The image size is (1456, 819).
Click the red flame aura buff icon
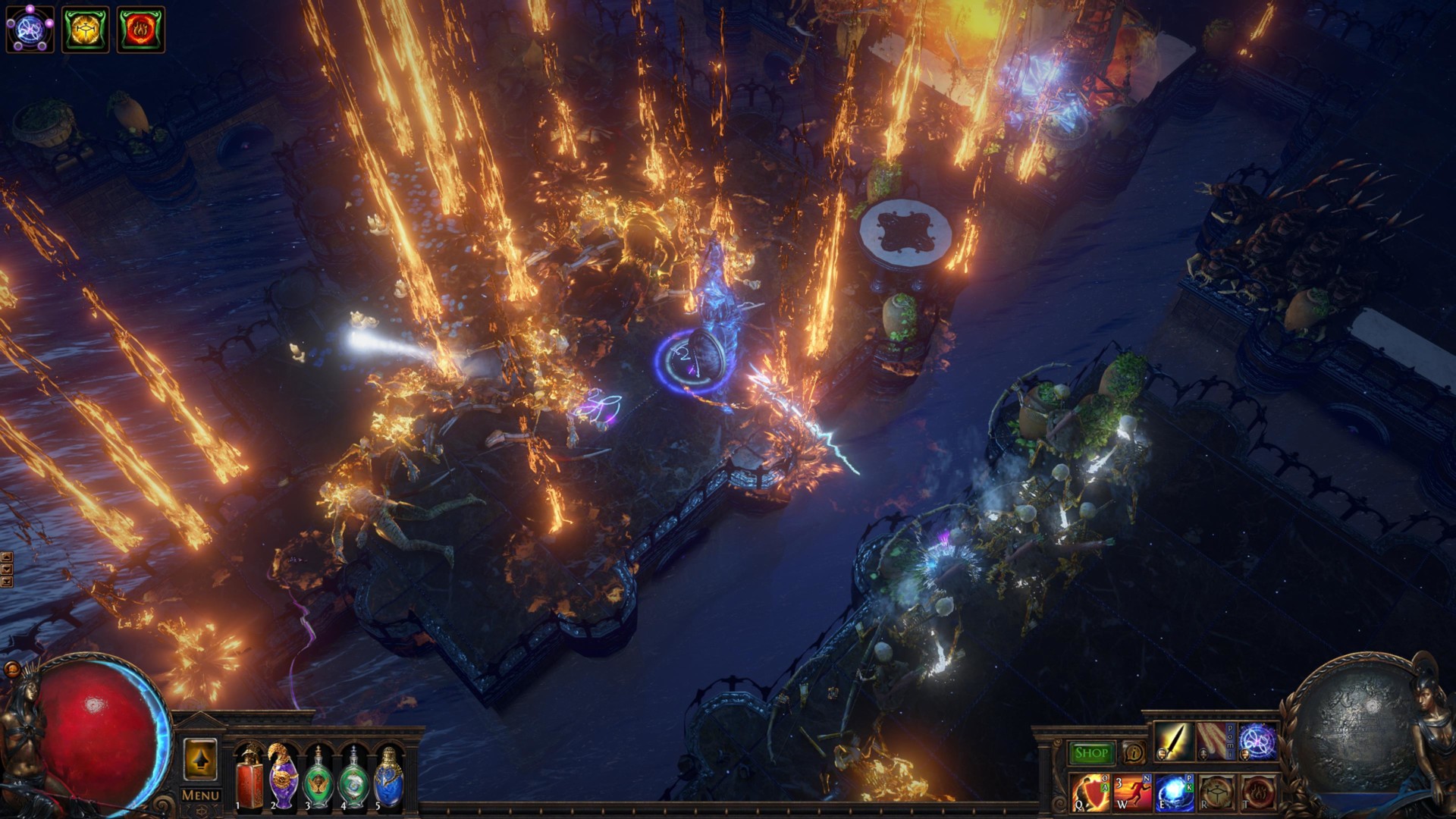point(141,30)
